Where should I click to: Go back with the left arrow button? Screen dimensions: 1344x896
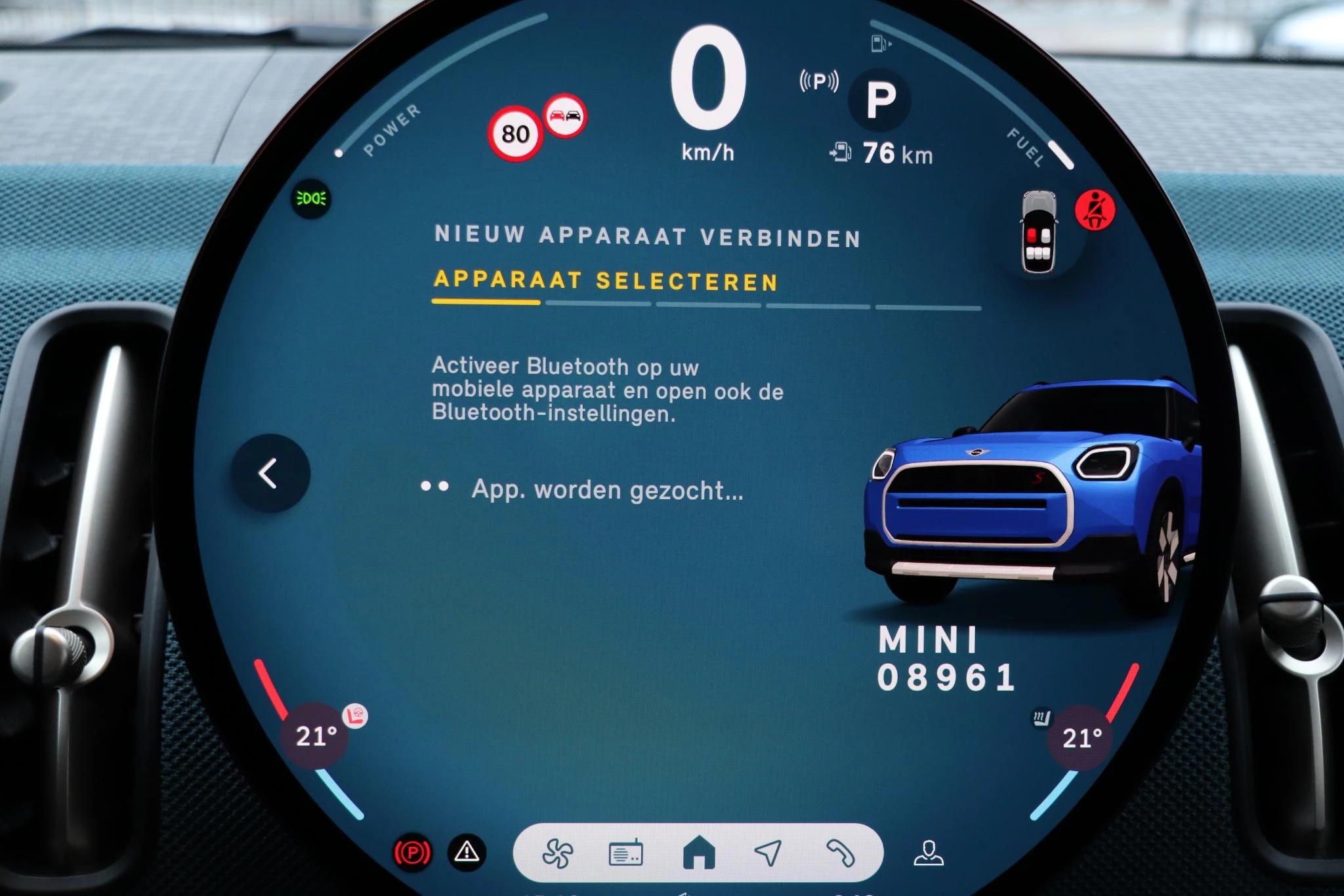pyautogui.click(x=270, y=473)
